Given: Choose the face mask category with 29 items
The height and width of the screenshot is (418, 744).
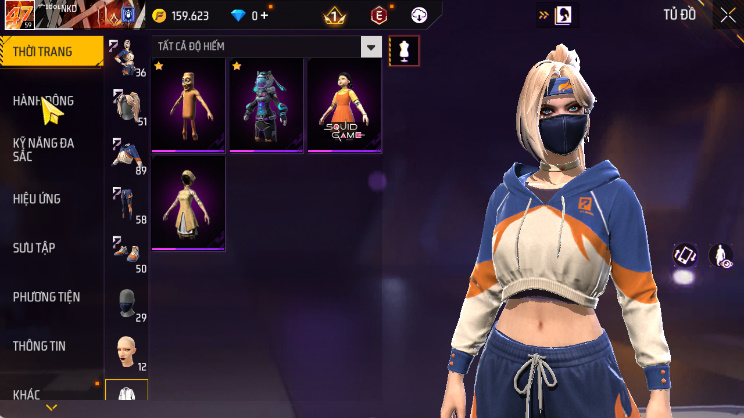Looking at the screenshot, I should [126, 304].
